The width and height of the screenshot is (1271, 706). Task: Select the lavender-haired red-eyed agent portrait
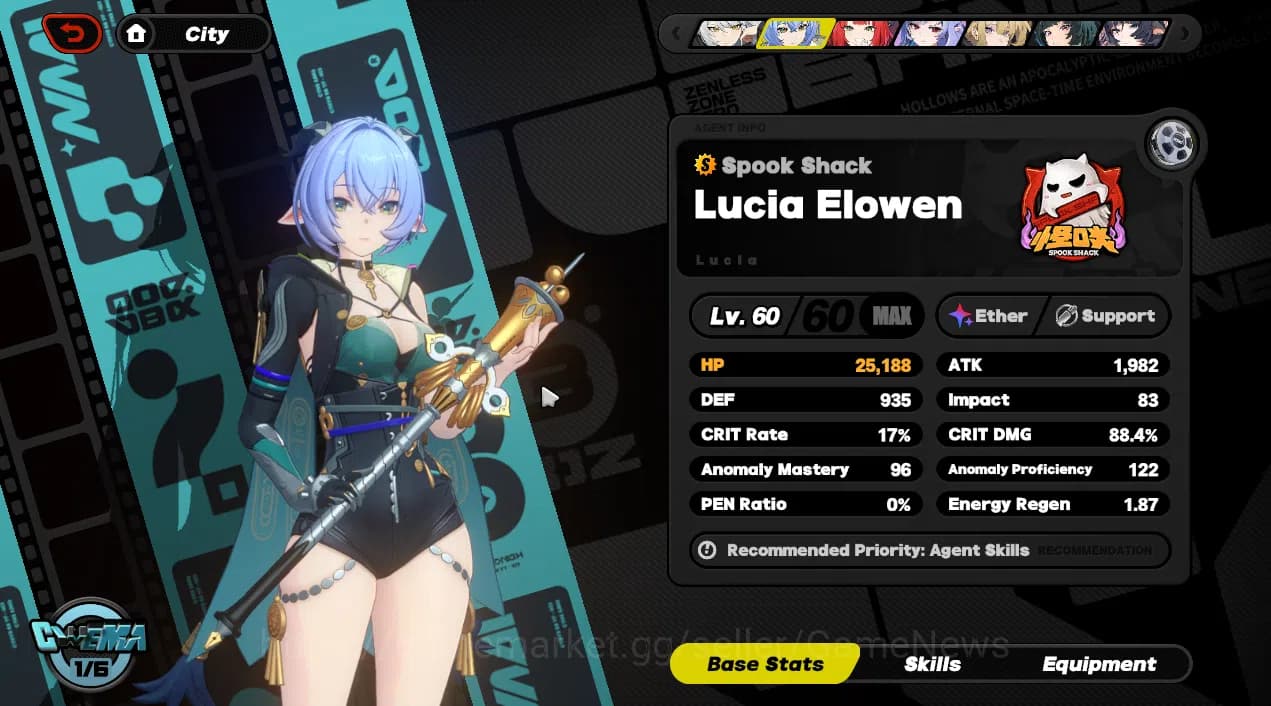(x=929, y=33)
